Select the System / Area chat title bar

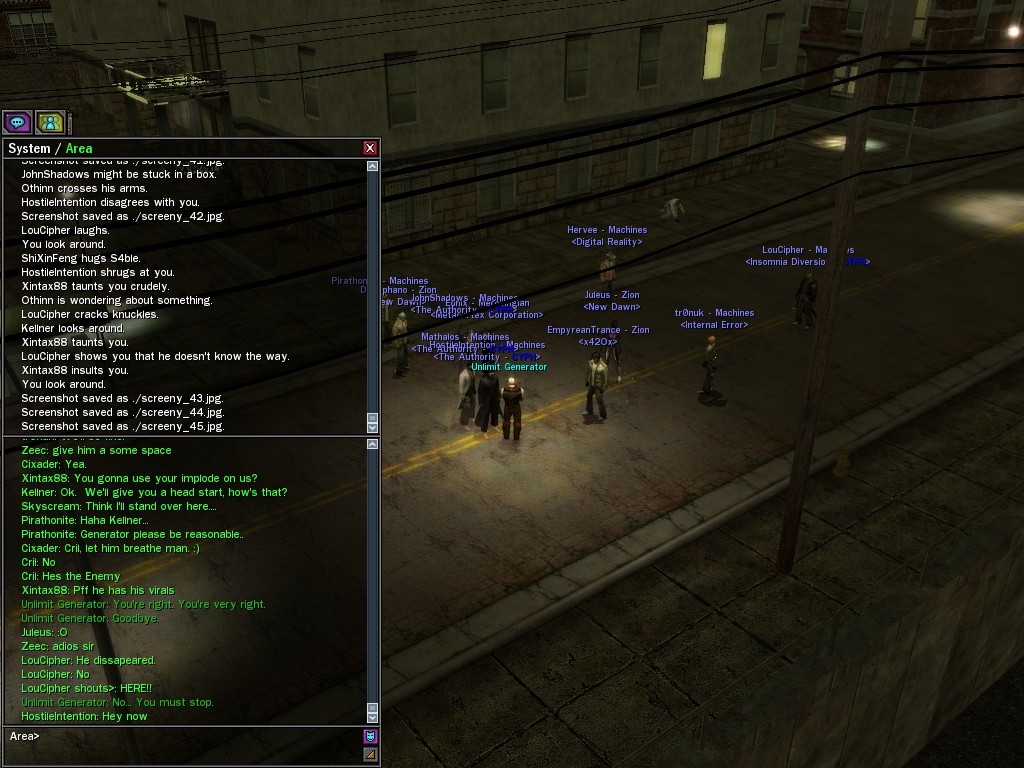180,148
